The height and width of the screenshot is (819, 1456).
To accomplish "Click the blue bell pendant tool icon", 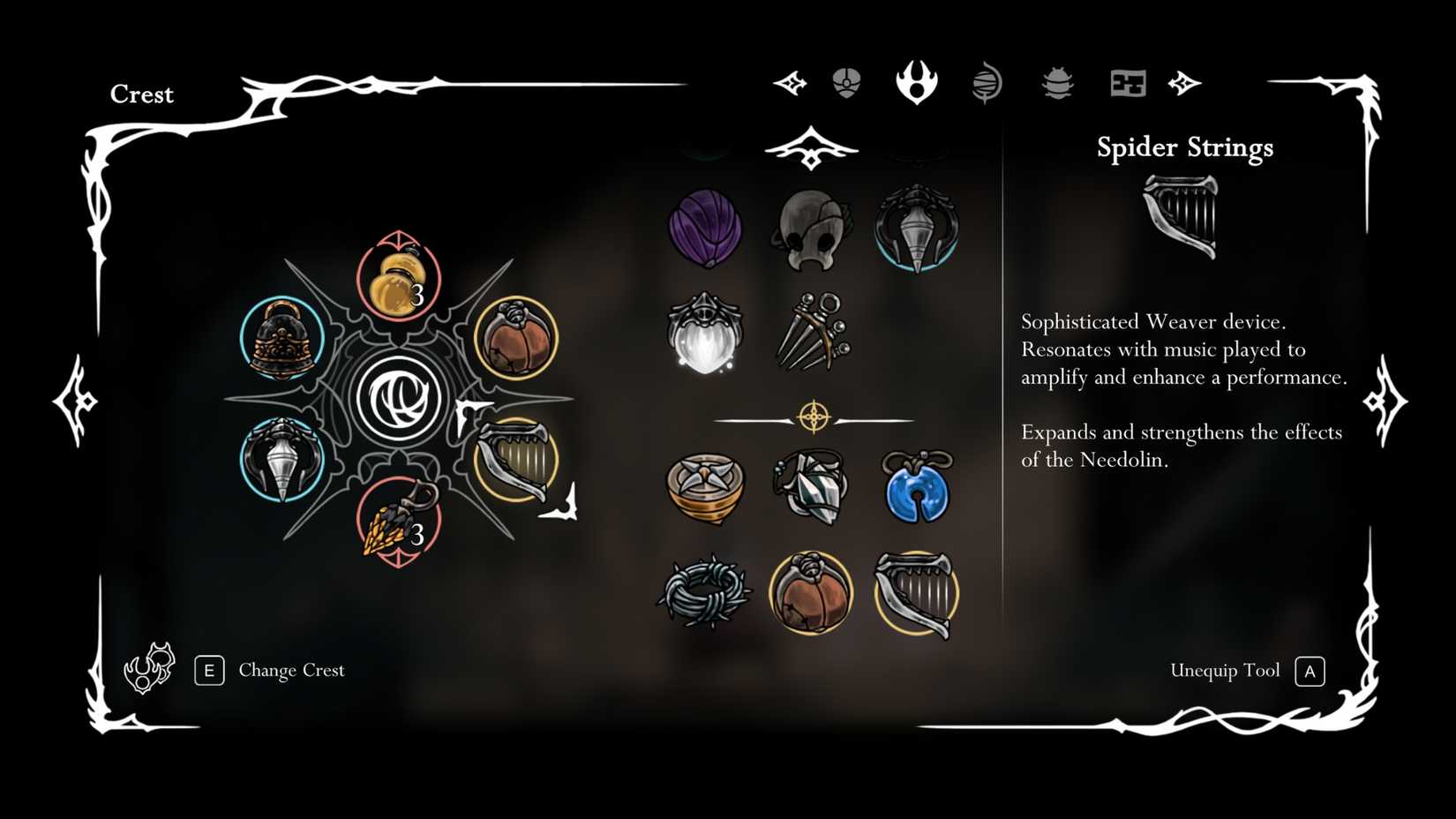I will 918,490.
